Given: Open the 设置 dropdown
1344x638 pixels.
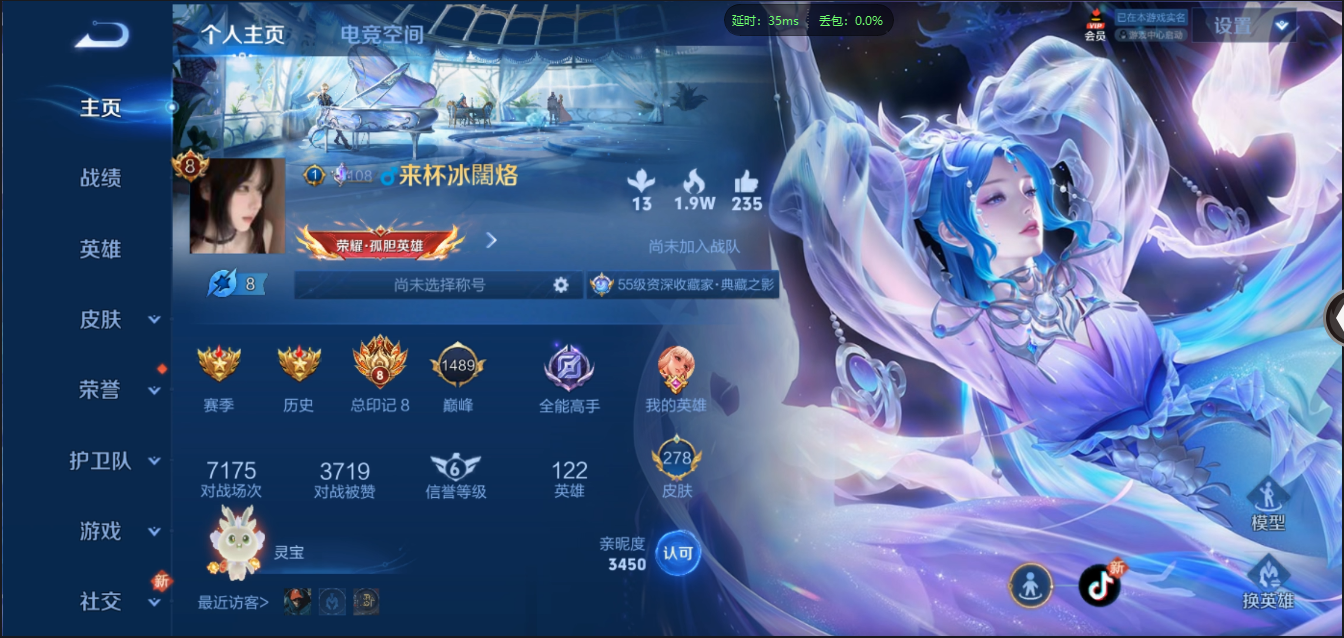Looking at the screenshot, I should point(1243,26).
